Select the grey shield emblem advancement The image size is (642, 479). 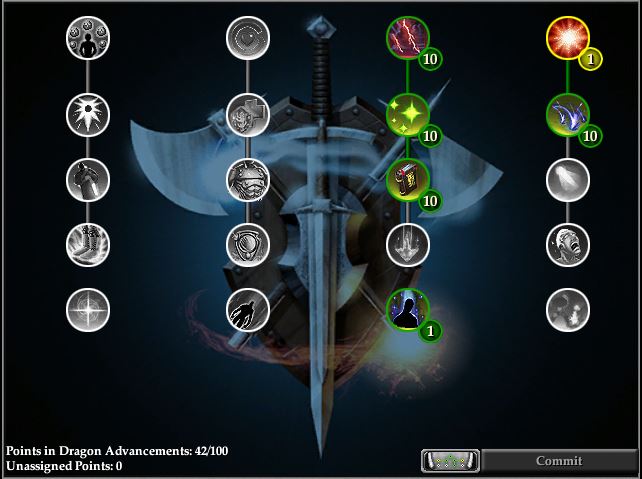[247, 244]
